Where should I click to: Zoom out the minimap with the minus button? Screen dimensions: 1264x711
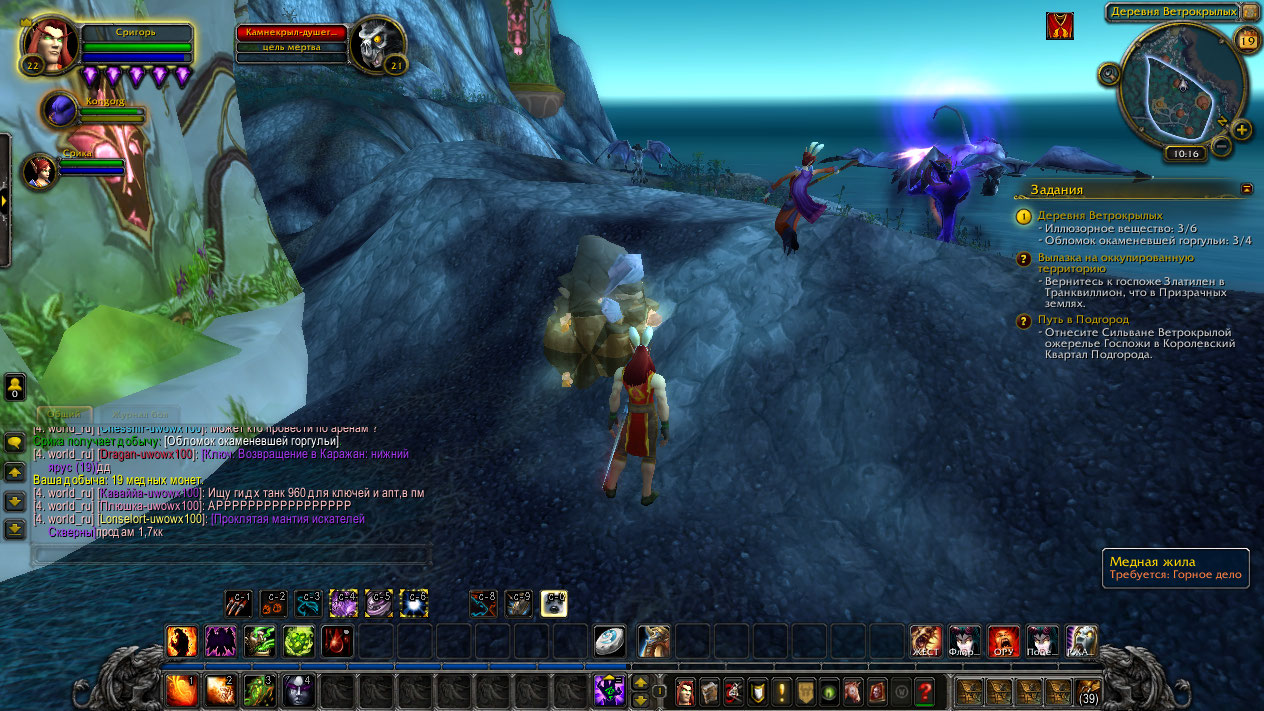[x=1221, y=146]
